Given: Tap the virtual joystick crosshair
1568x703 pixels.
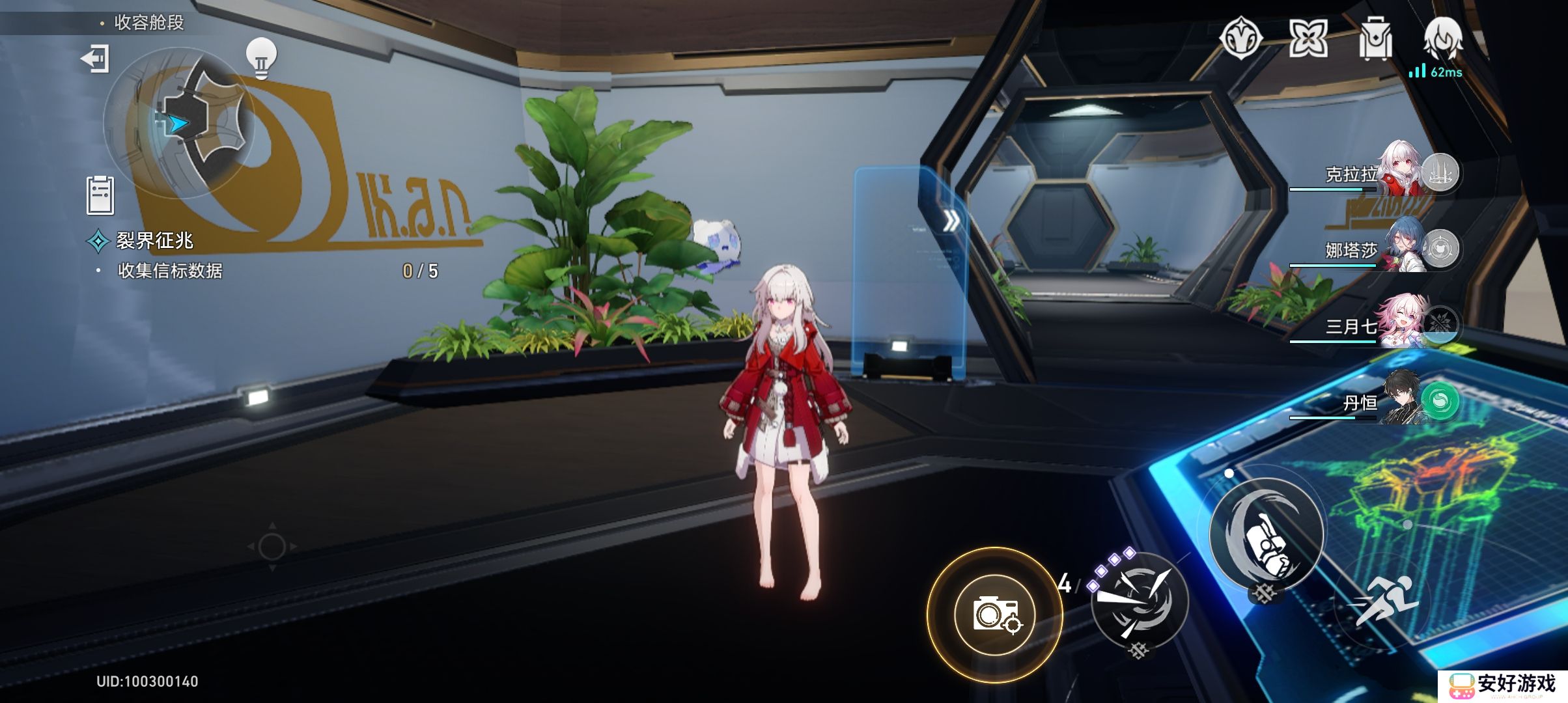Looking at the screenshot, I should click(272, 547).
